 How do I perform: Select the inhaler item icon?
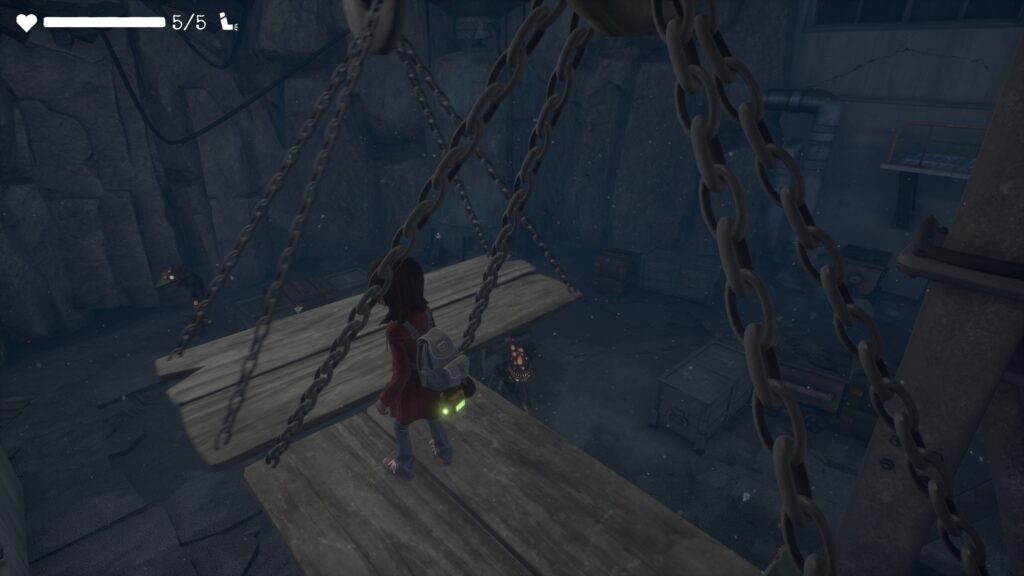230,22
